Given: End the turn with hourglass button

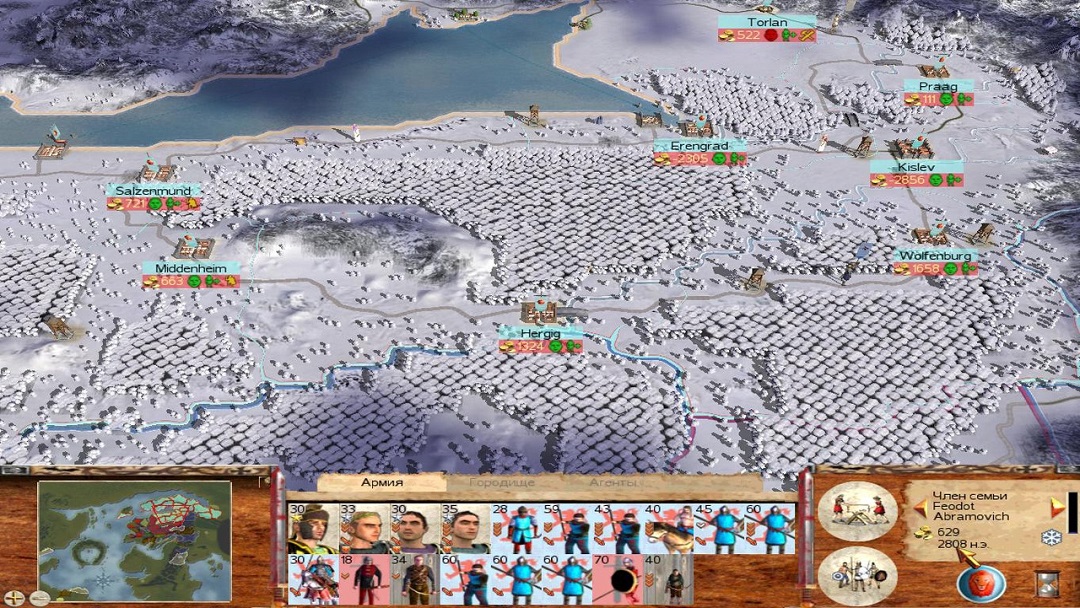Looking at the screenshot, I should click(1047, 582).
